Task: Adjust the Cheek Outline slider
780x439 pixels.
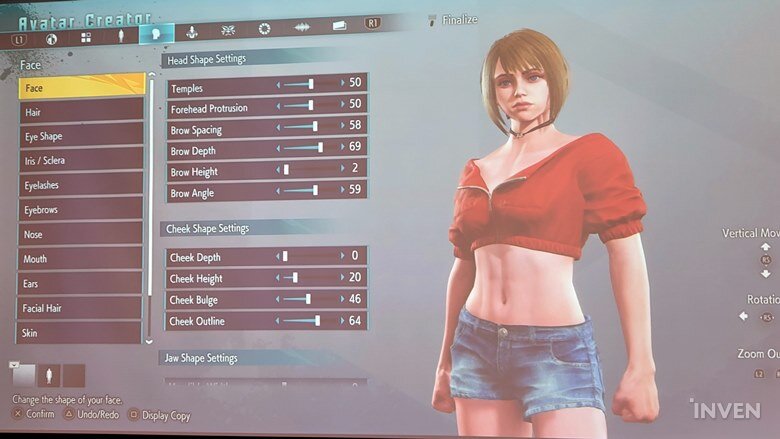Action: [317, 321]
